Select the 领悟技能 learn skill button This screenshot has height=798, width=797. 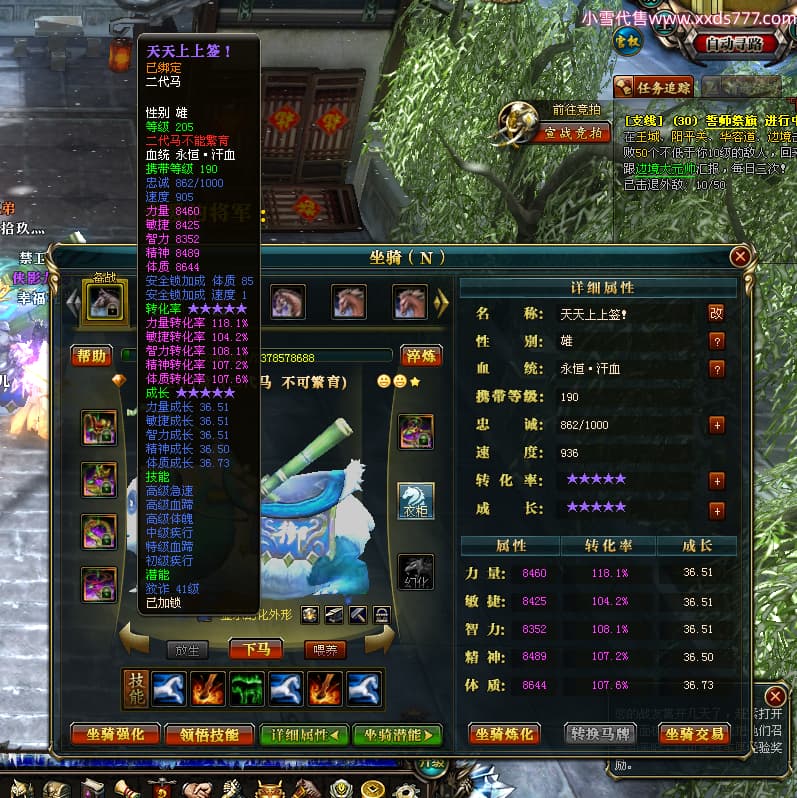tap(209, 734)
